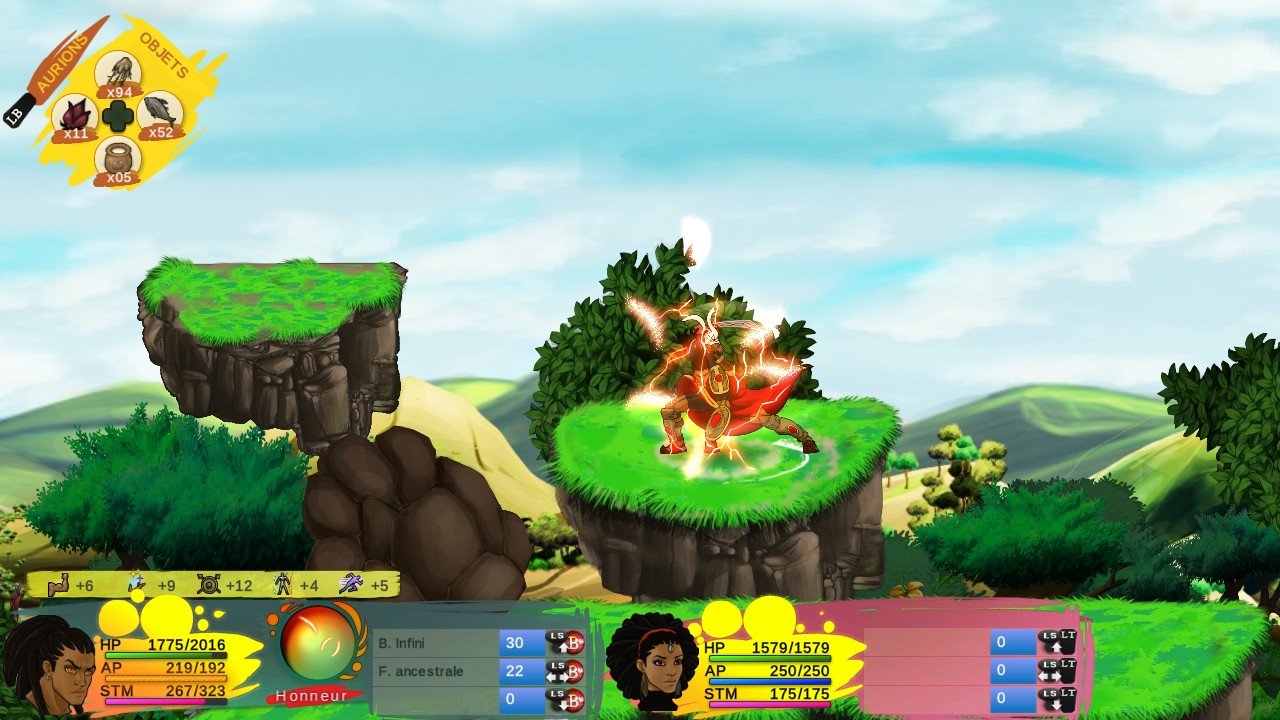Click the male hero's portrait

(x=48, y=667)
